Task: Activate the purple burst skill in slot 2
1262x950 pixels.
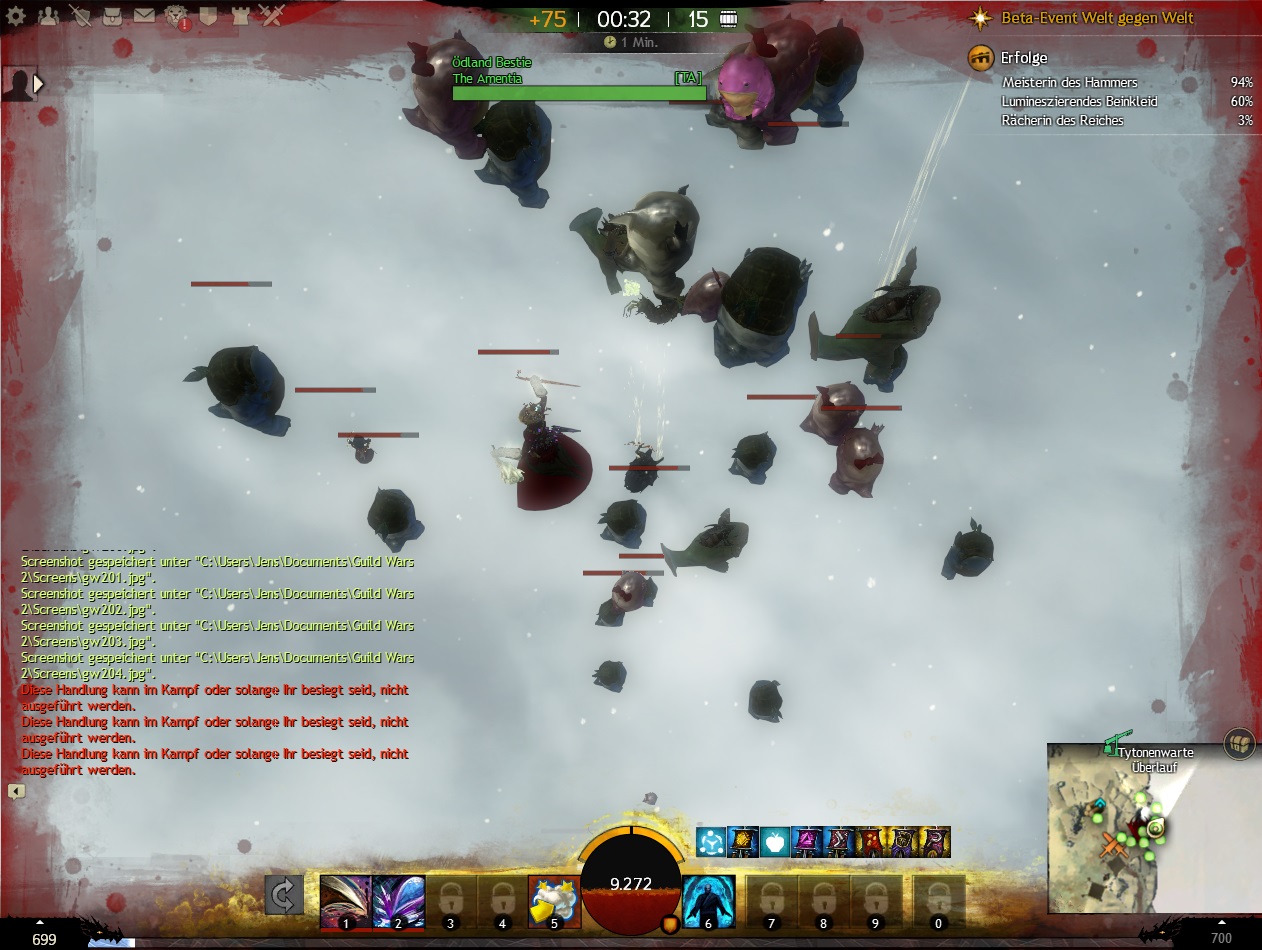Action: pos(398,902)
